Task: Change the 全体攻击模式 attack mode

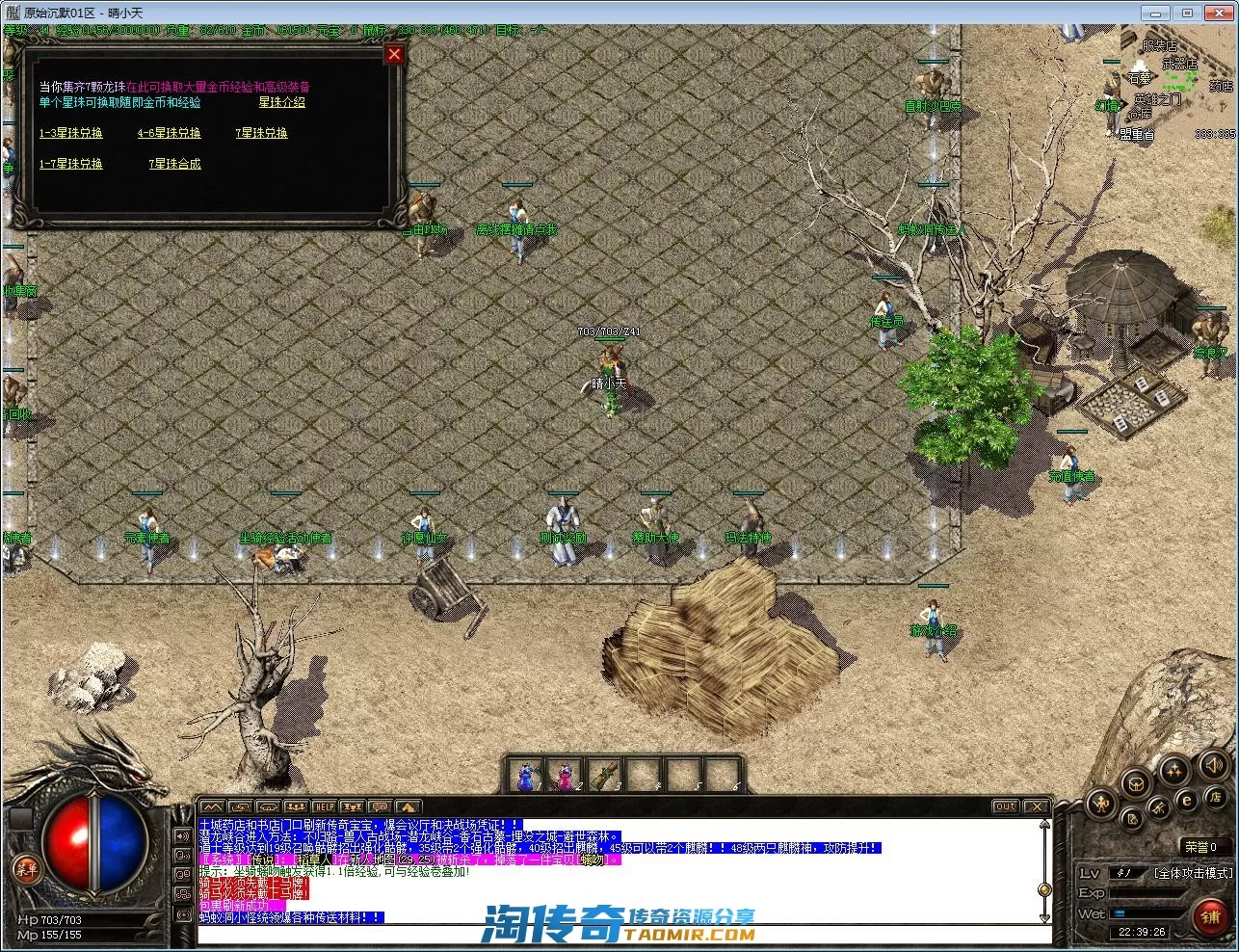Action: (x=1192, y=873)
